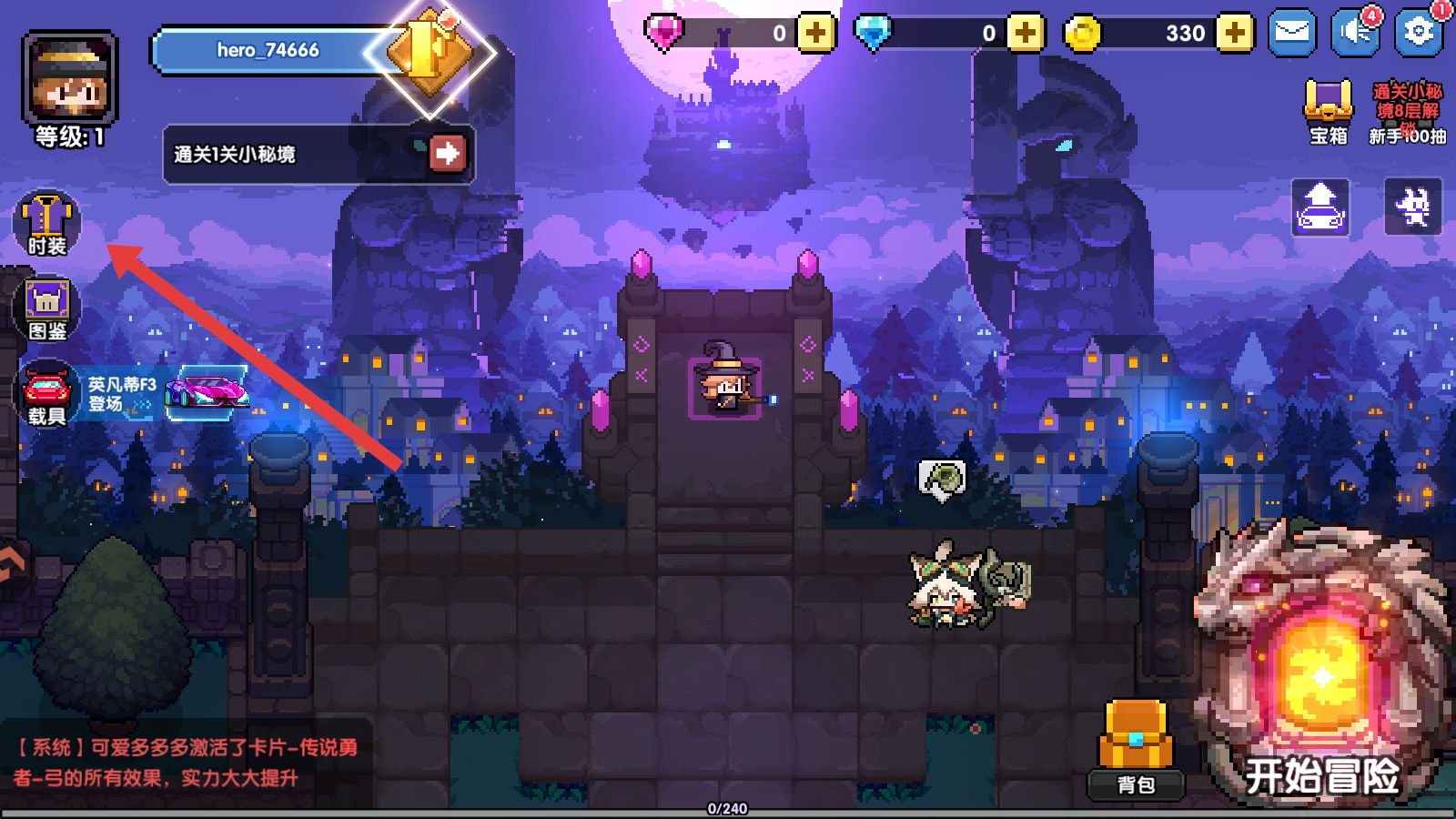Open the mail envelope inbox
This screenshot has width=1456, height=819.
[x=1291, y=34]
